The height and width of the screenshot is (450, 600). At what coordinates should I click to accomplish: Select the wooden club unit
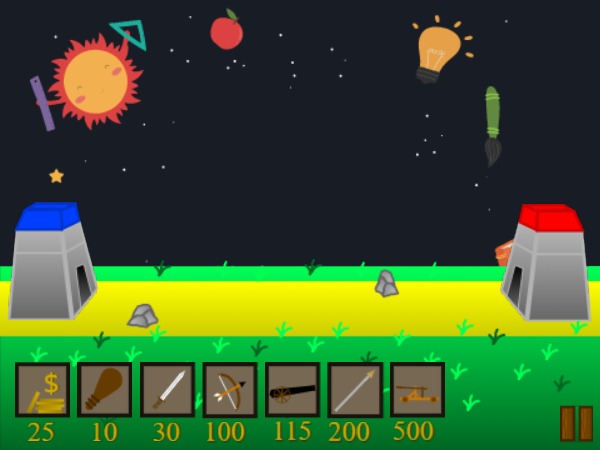coord(105,389)
